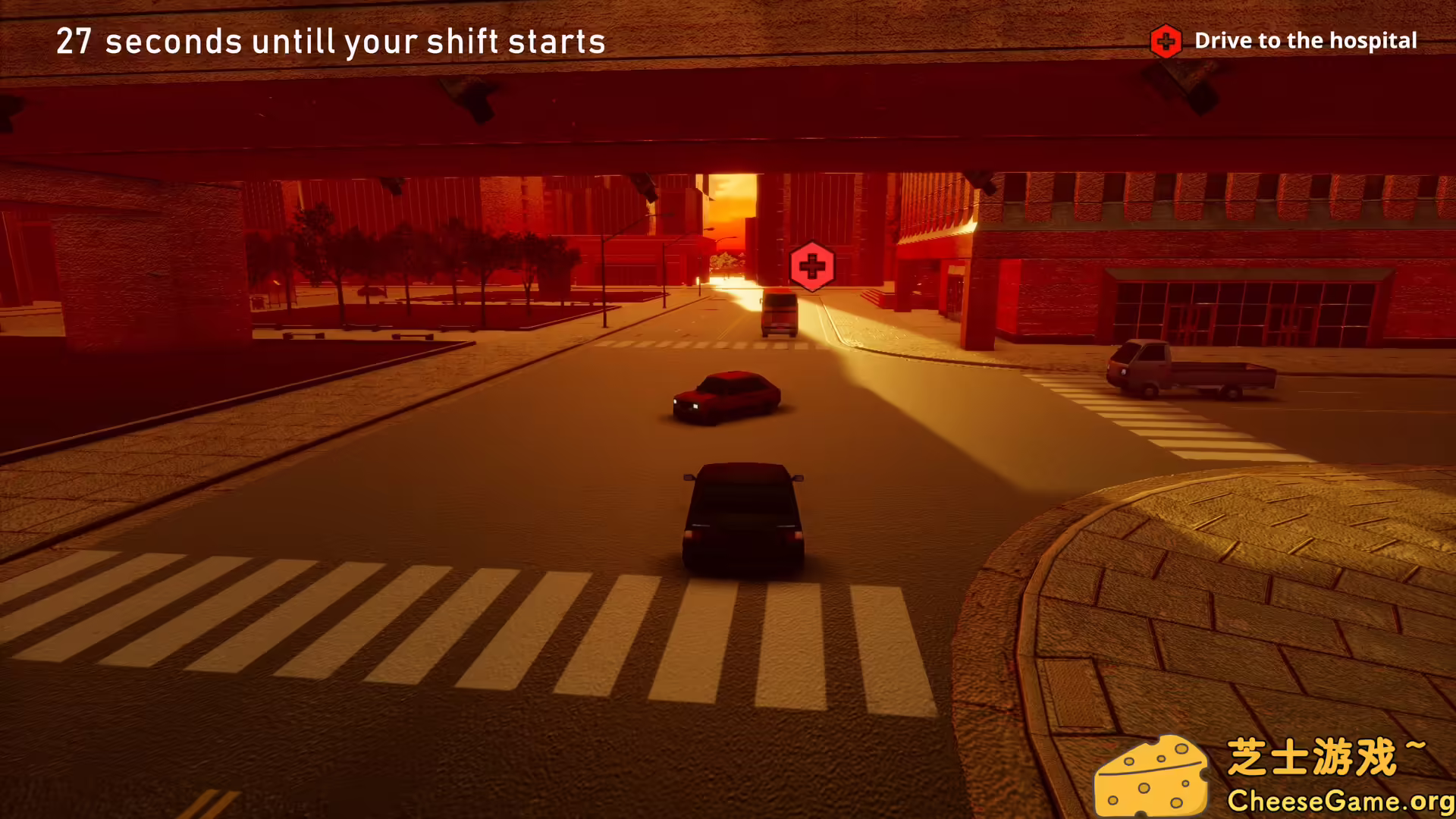Click the shift countdown text at top left
The height and width of the screenshot is (819, 1456).
click(x=331, y=42)
